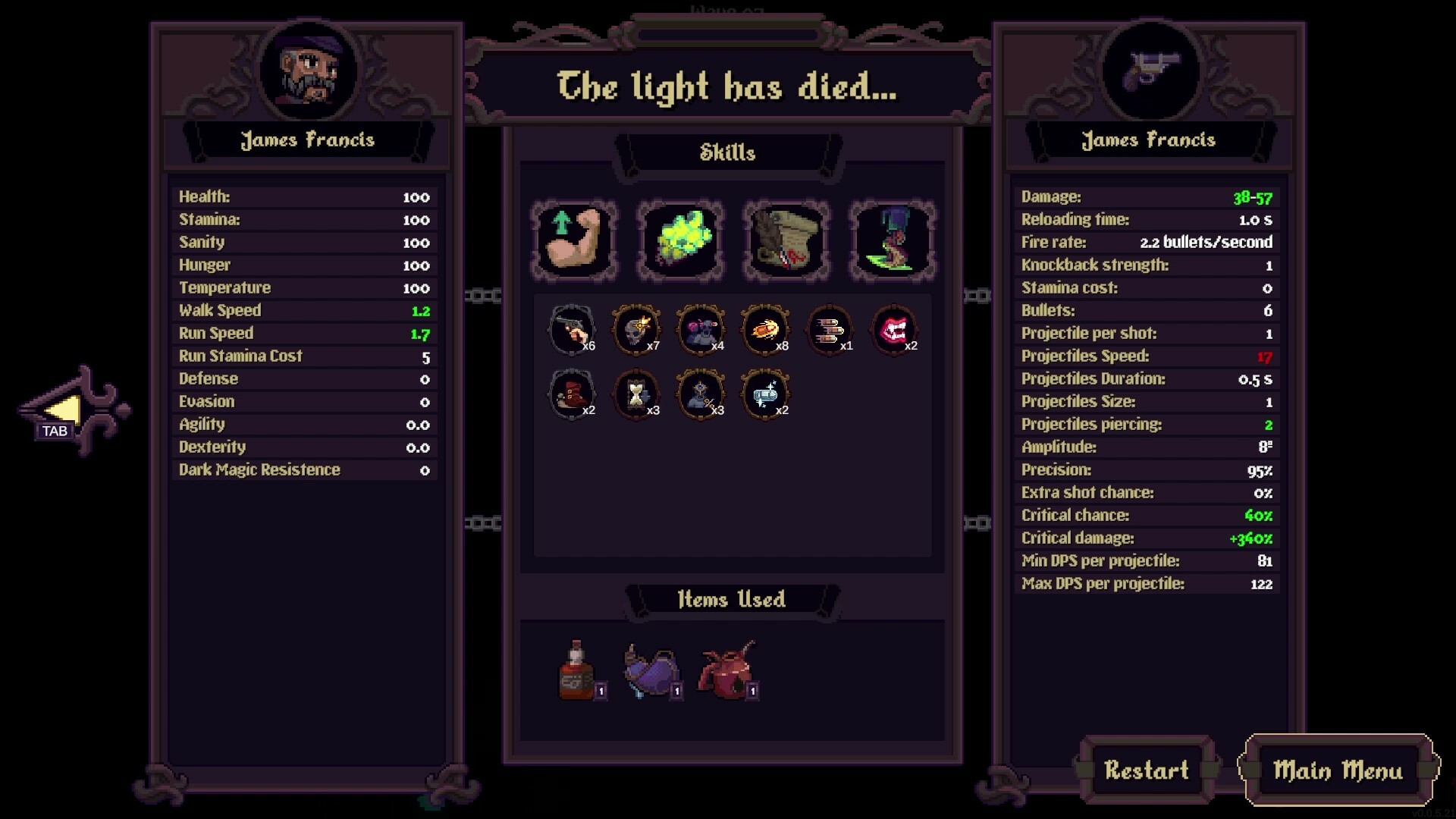Click the red pouch item used
The width and height of the screenshot is (1456, 819).
click(726, 671)
